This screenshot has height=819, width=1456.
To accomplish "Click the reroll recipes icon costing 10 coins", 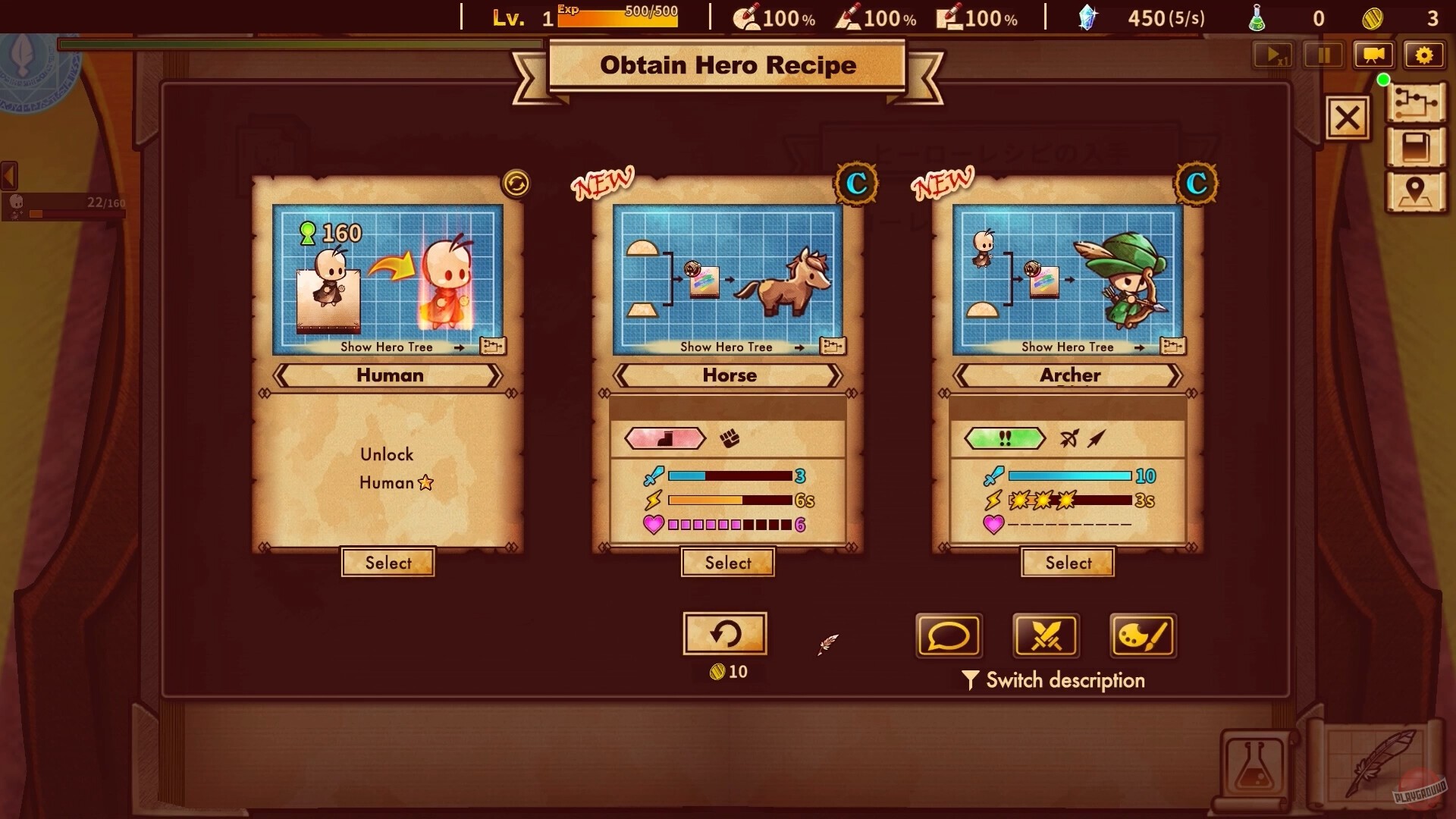I will tap(726, 633).
